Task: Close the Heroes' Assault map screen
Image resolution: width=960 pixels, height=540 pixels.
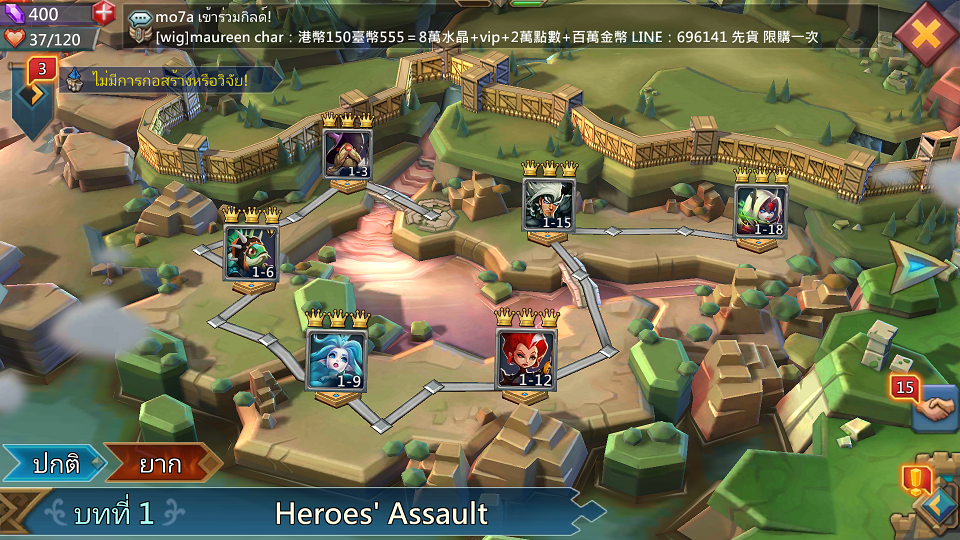Action: (926, 33)
